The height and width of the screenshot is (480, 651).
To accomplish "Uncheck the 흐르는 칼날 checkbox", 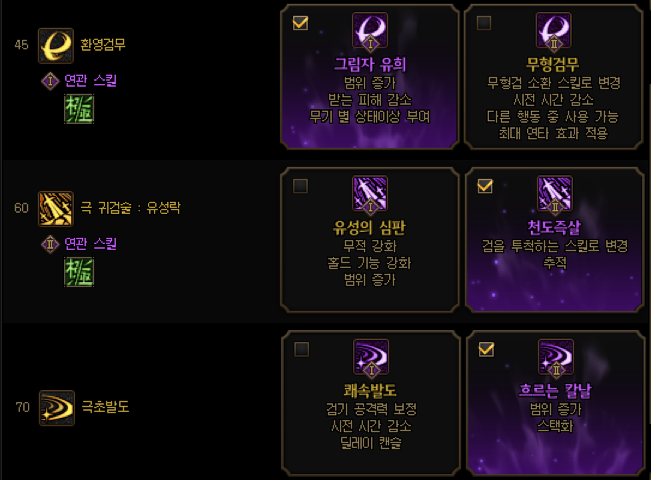I will 485,349.
